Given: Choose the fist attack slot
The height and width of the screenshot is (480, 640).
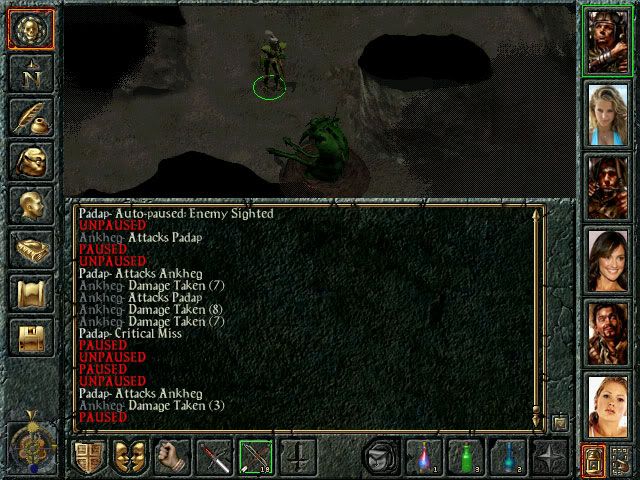Looking at the screenshot, I should point(173,458).
